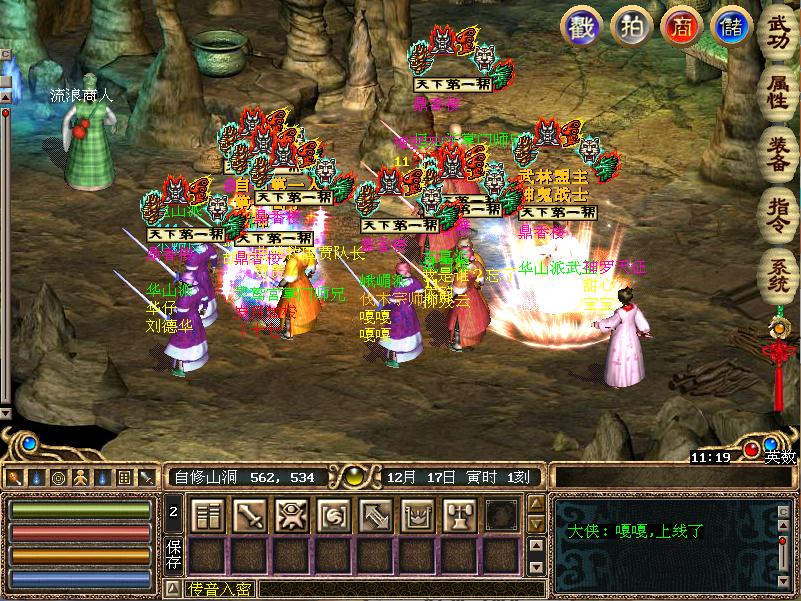The image size is (801, 601).
Task: Click the blue 储 storage button
Action: [x=727, y=26]
